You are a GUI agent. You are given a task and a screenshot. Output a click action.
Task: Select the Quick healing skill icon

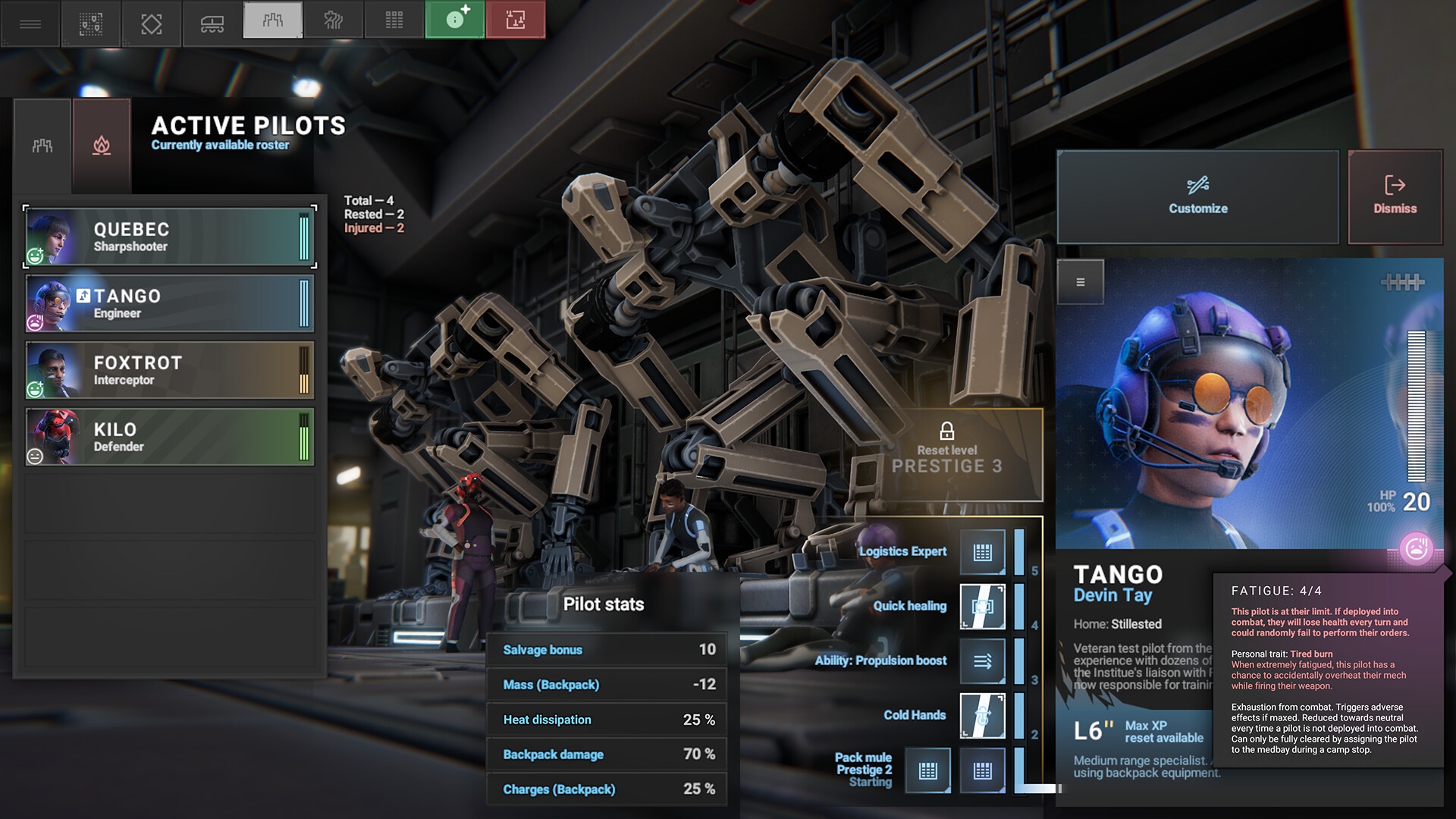pos(983,607)
